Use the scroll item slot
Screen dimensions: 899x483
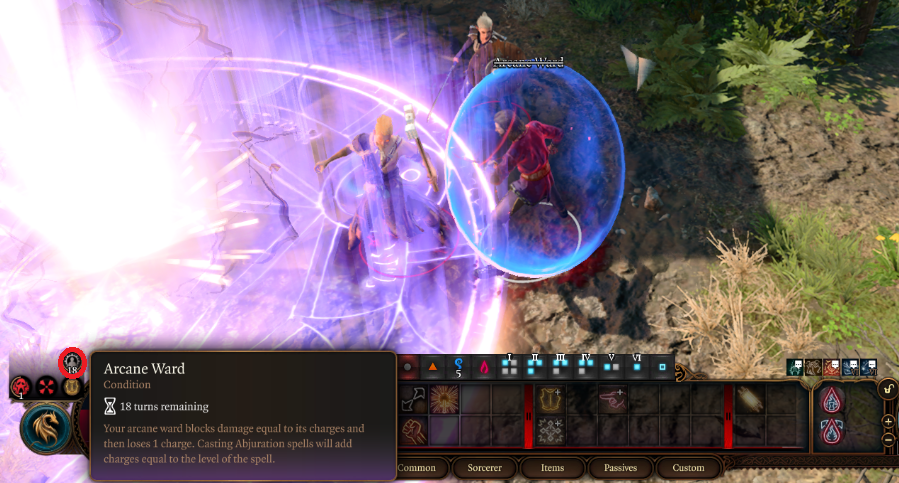(752, 400)
